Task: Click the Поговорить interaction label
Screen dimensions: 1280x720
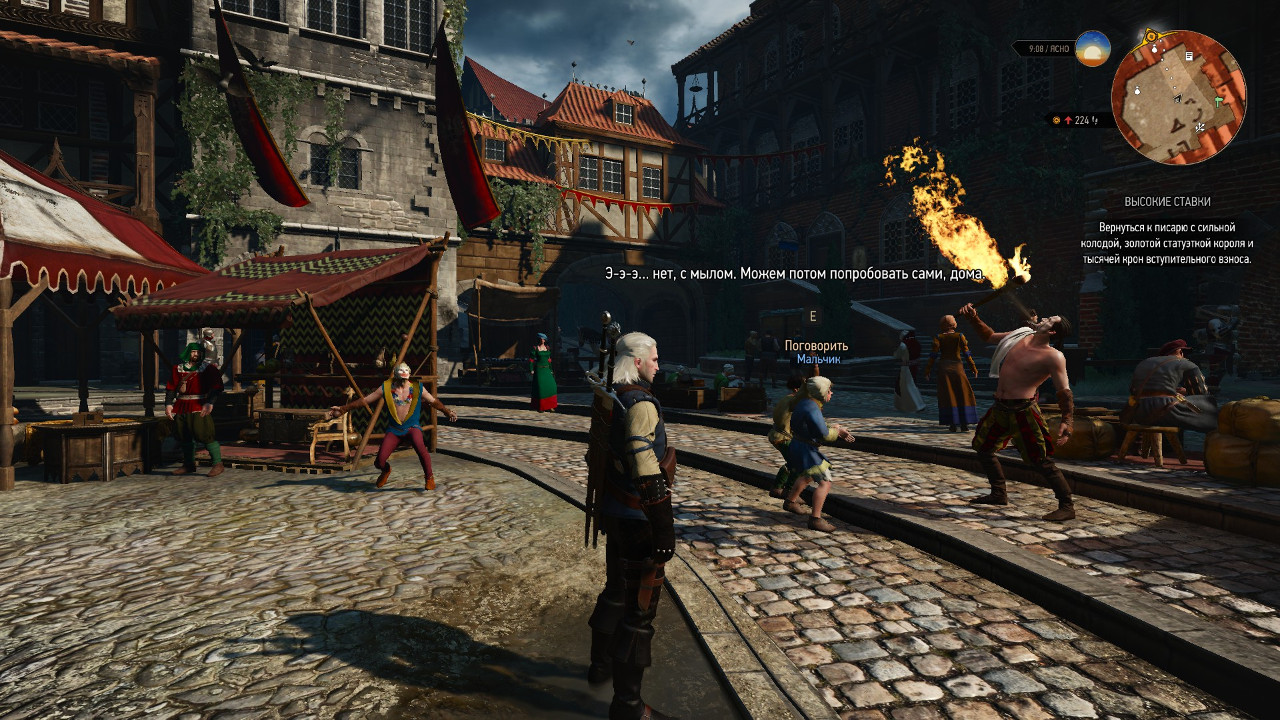Action: coord(816,346)
